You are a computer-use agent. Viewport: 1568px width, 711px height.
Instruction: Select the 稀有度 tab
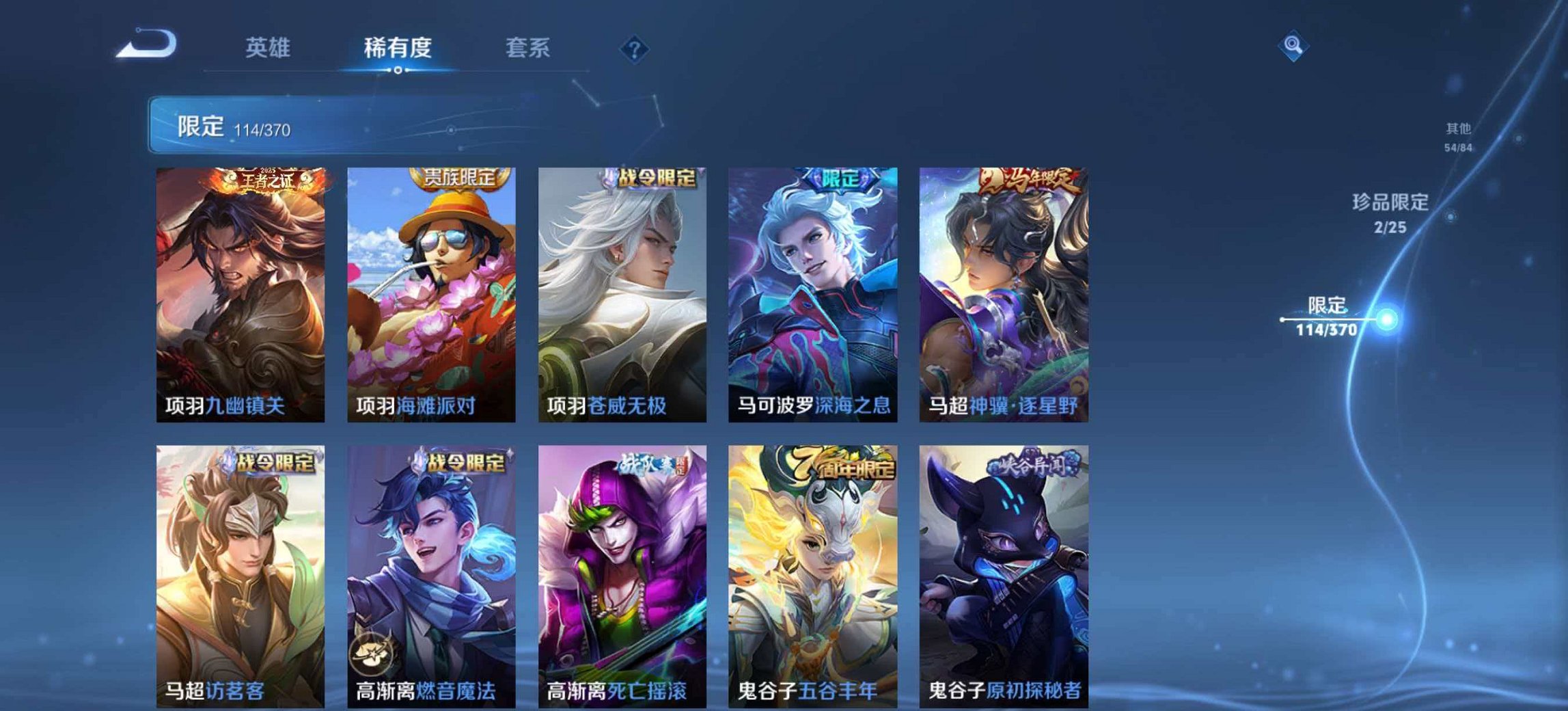(400, 48)
